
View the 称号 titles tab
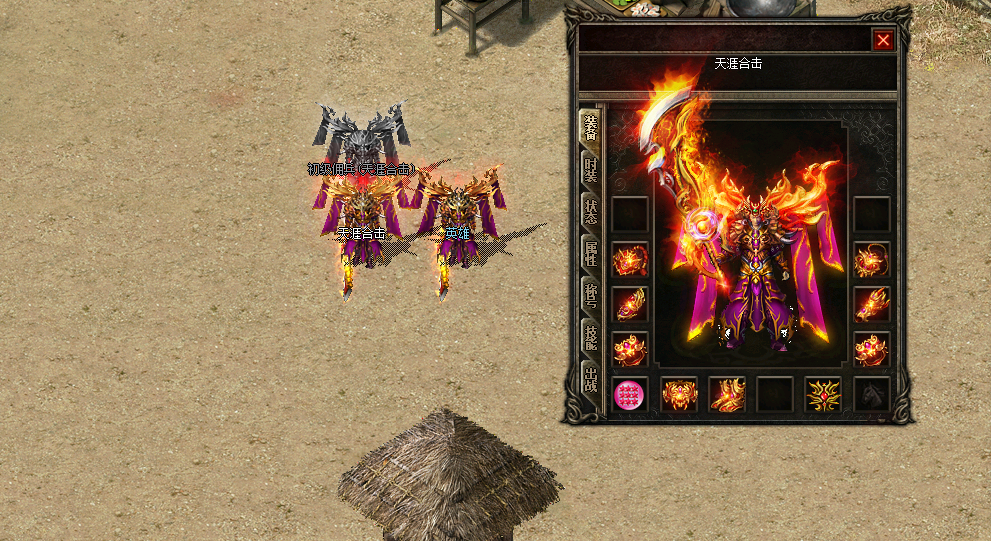(x=591, y=295)
